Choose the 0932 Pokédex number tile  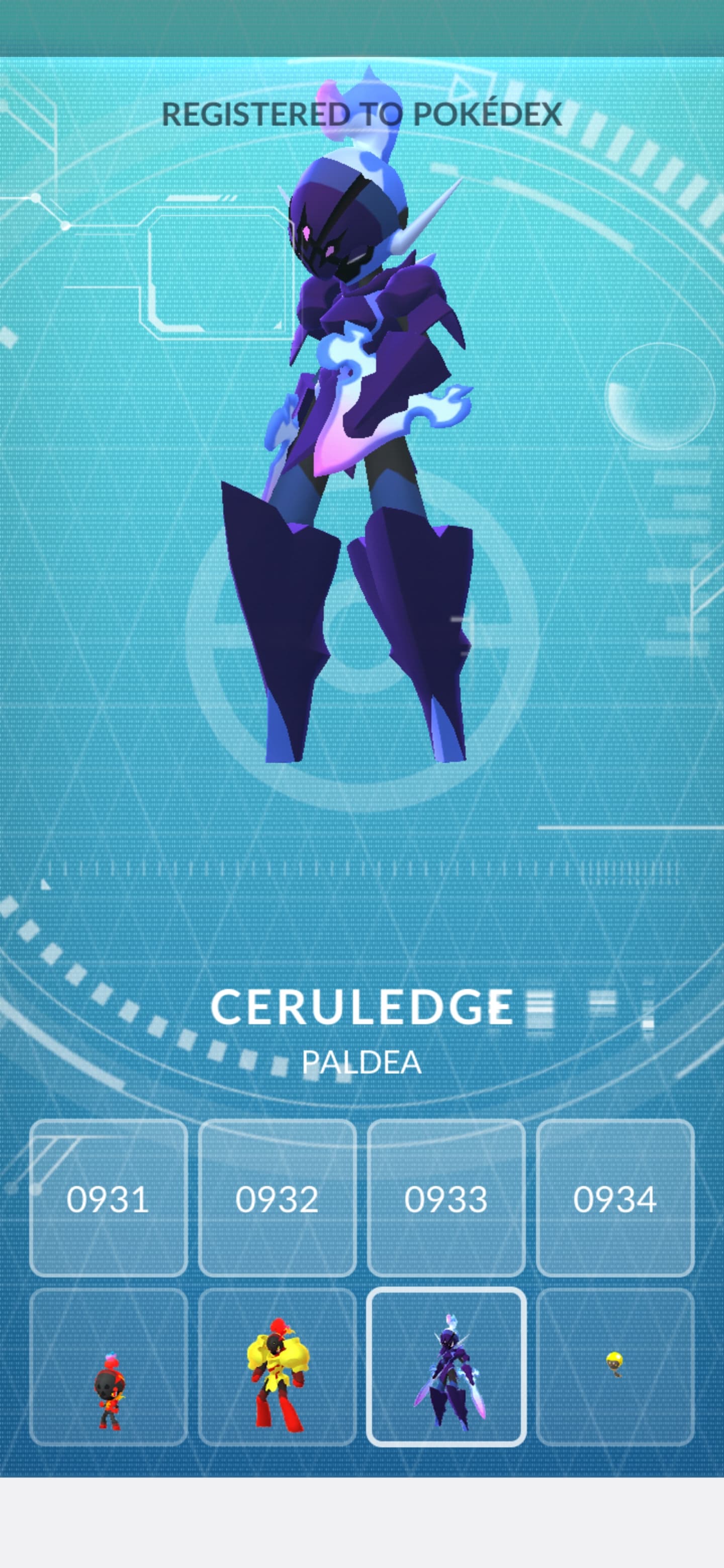pos(277,1198)
